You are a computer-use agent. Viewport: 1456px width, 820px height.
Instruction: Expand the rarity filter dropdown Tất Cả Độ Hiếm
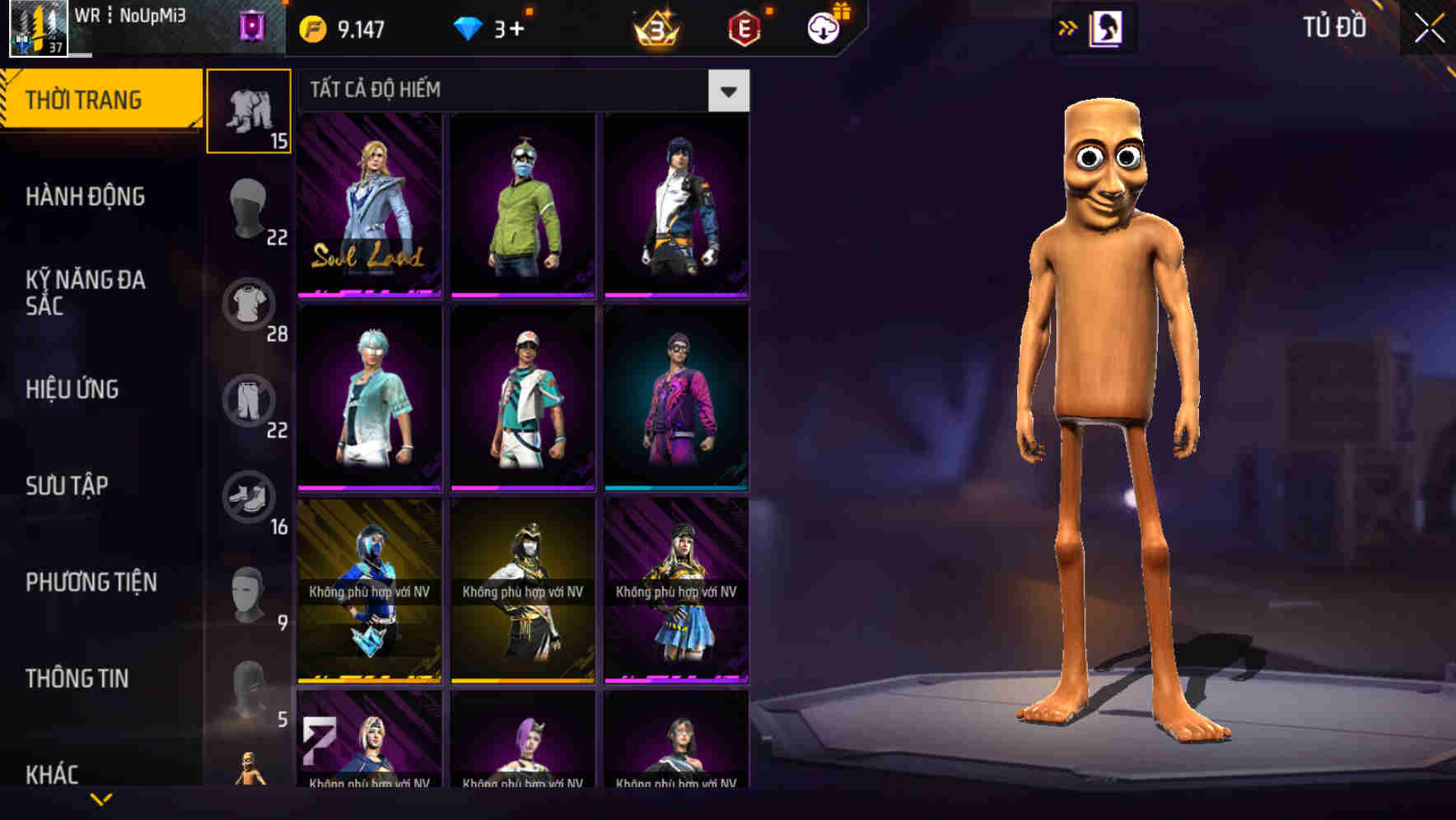[728, 90]
